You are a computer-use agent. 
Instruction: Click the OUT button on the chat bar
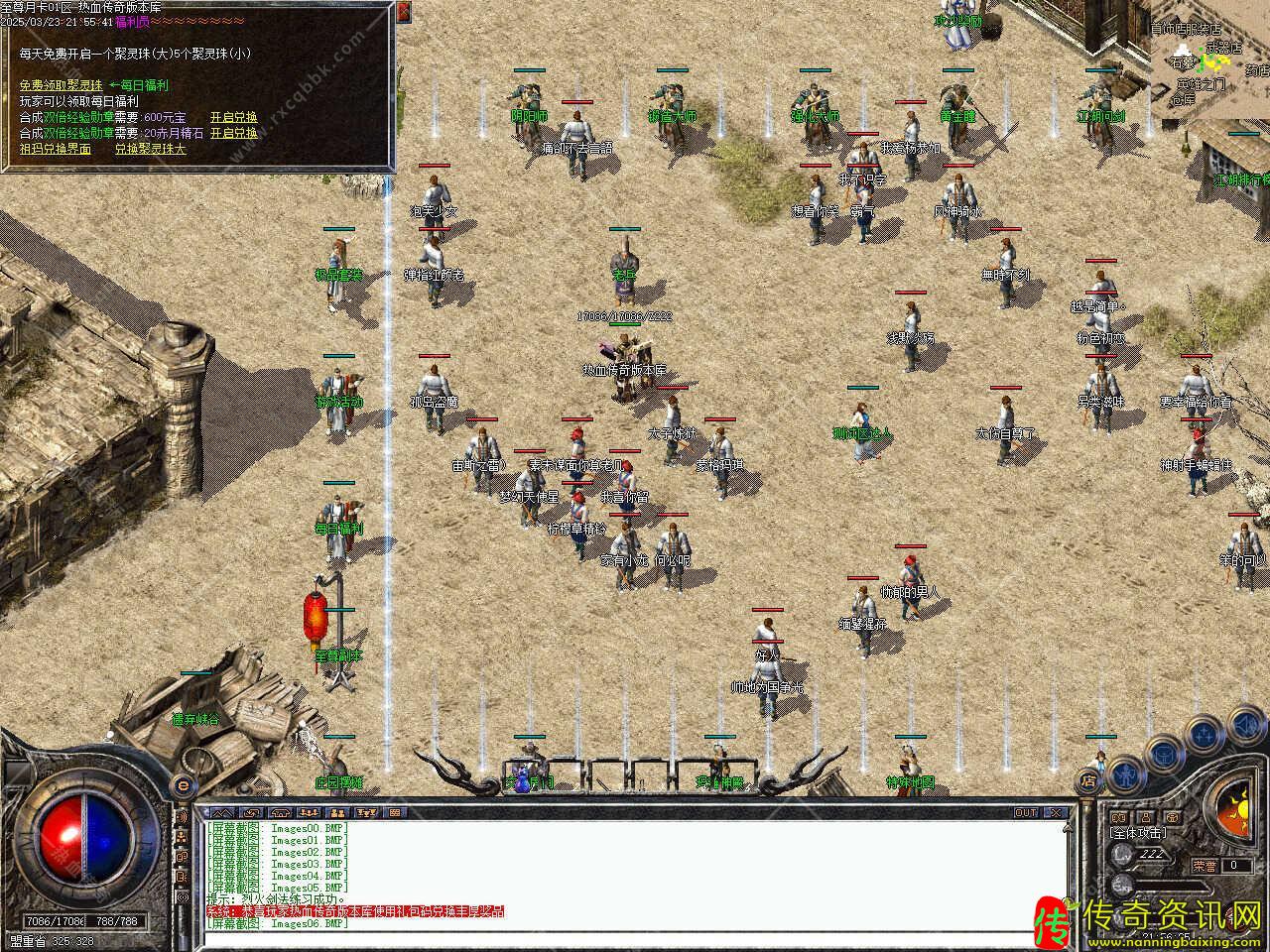[x=1025, y=812]
